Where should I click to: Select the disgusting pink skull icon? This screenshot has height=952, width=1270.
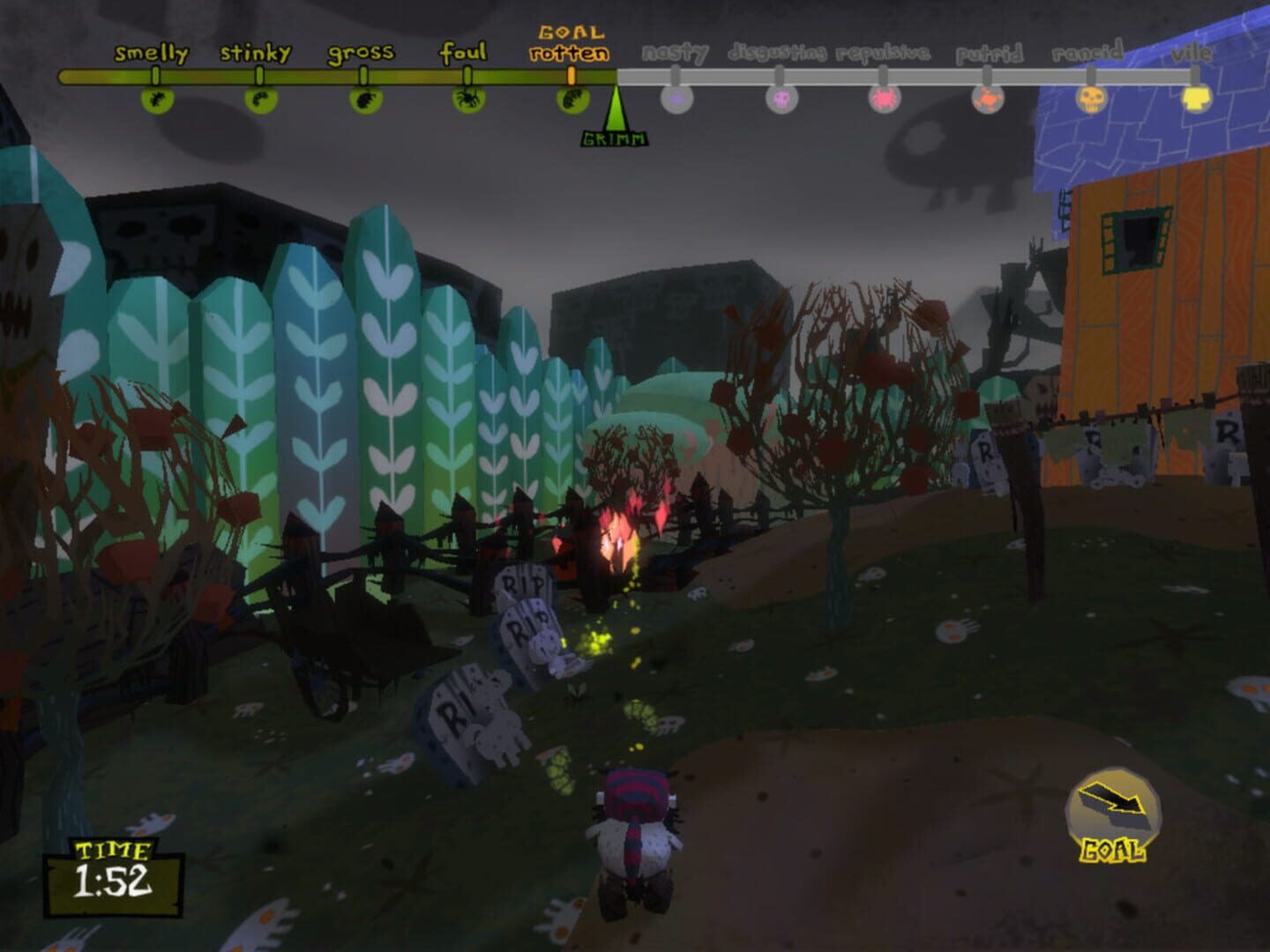pyautogui.click(x=780, y=99)
